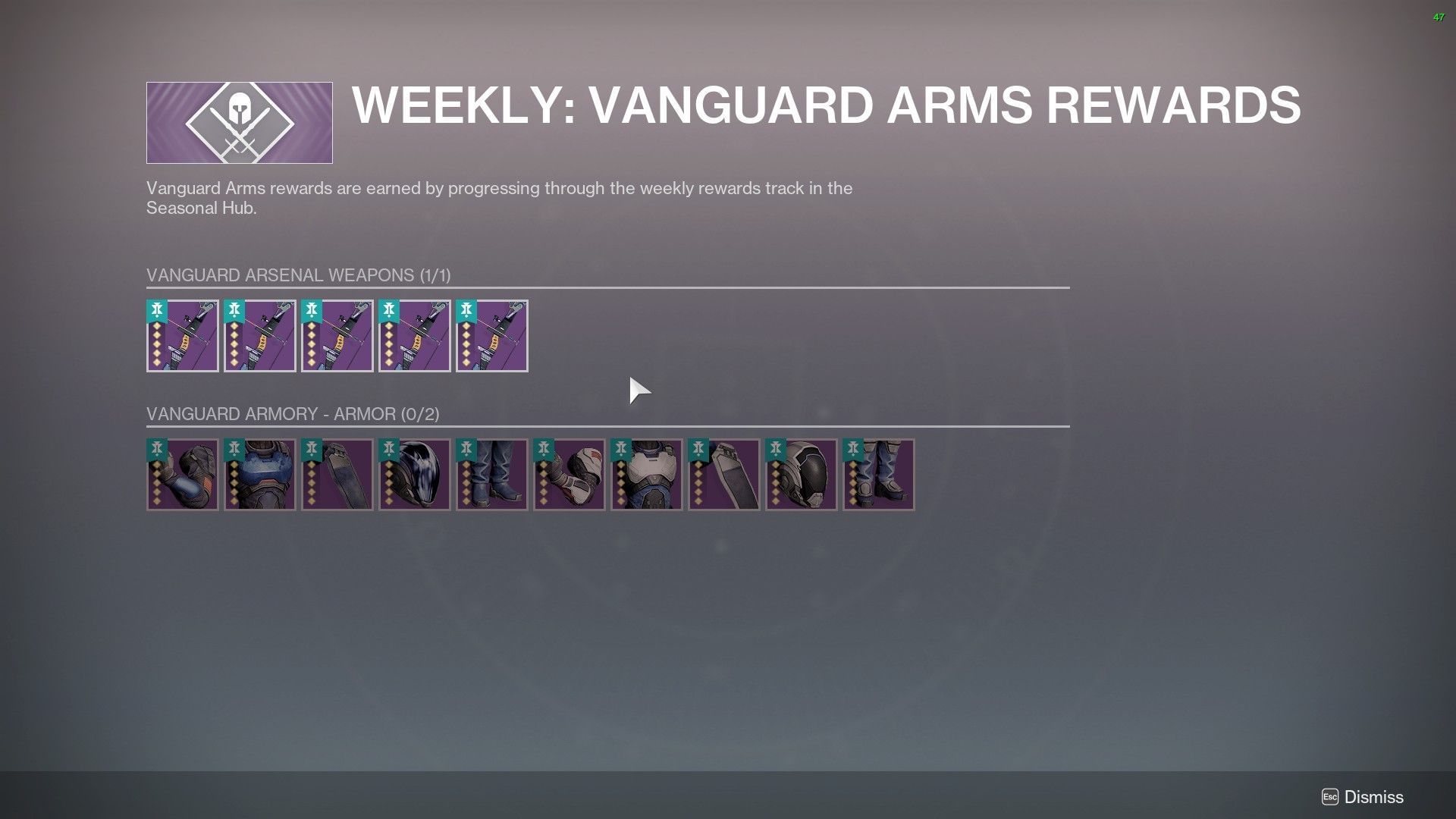
Task: Select the second leg armor reward
Action: pos(724,475)
